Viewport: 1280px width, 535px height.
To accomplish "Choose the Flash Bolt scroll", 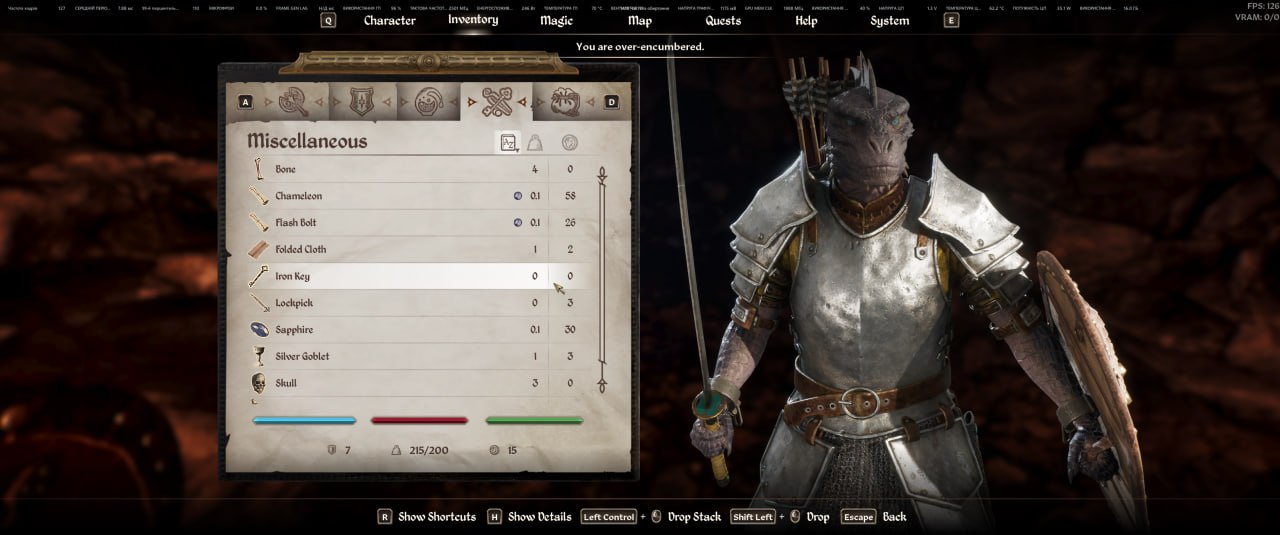I will 400,223.
